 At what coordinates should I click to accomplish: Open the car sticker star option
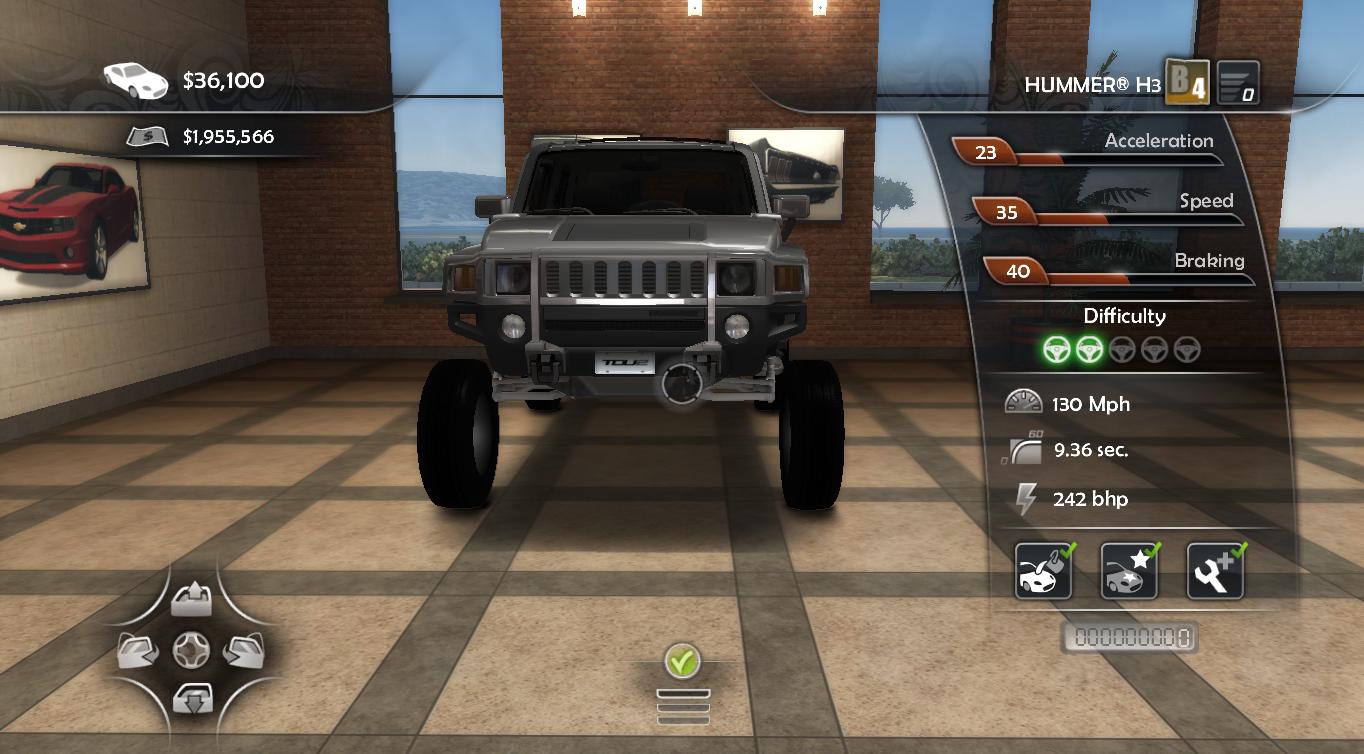pos(1129,572)
